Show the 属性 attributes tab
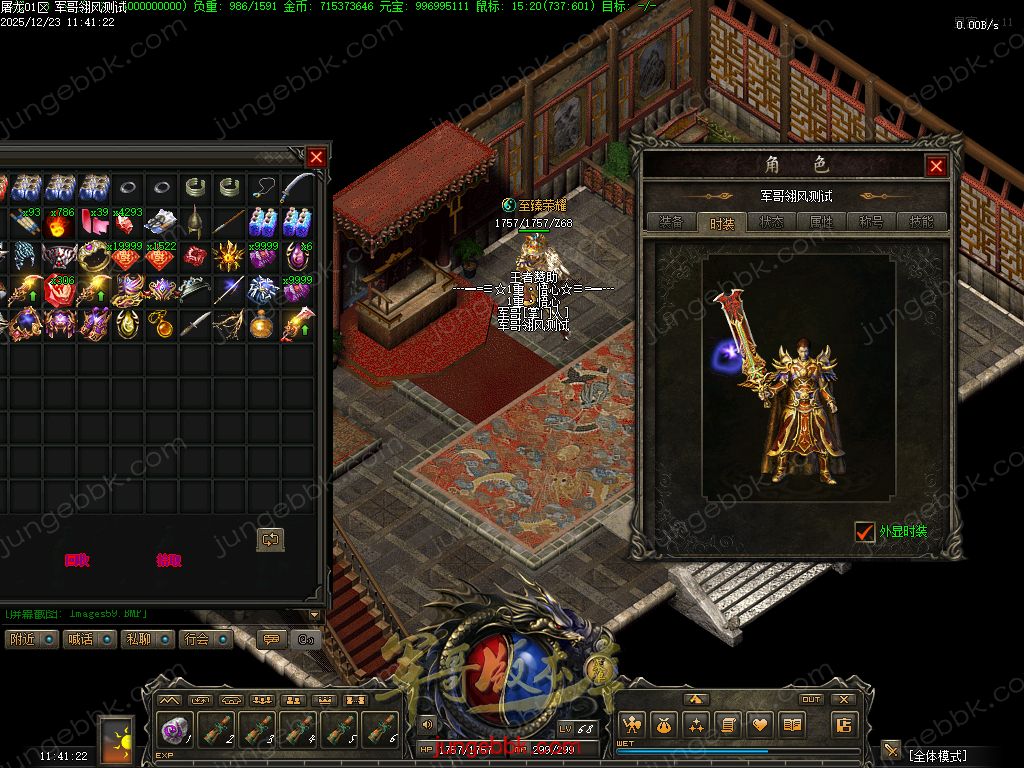The width and height of the screenshot is (1024, 768). point(821,223)
